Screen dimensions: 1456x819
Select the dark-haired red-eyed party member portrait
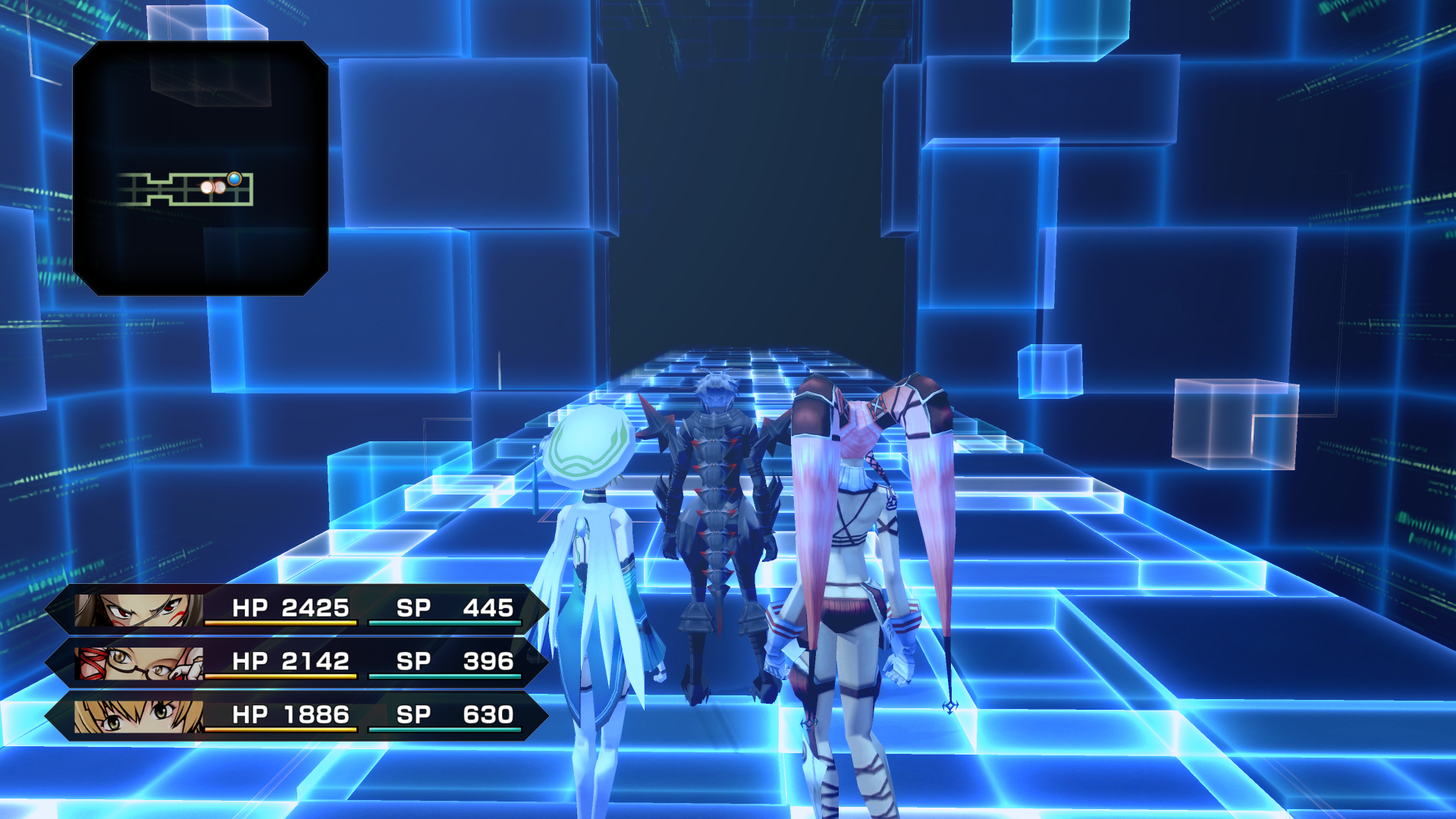139,610
